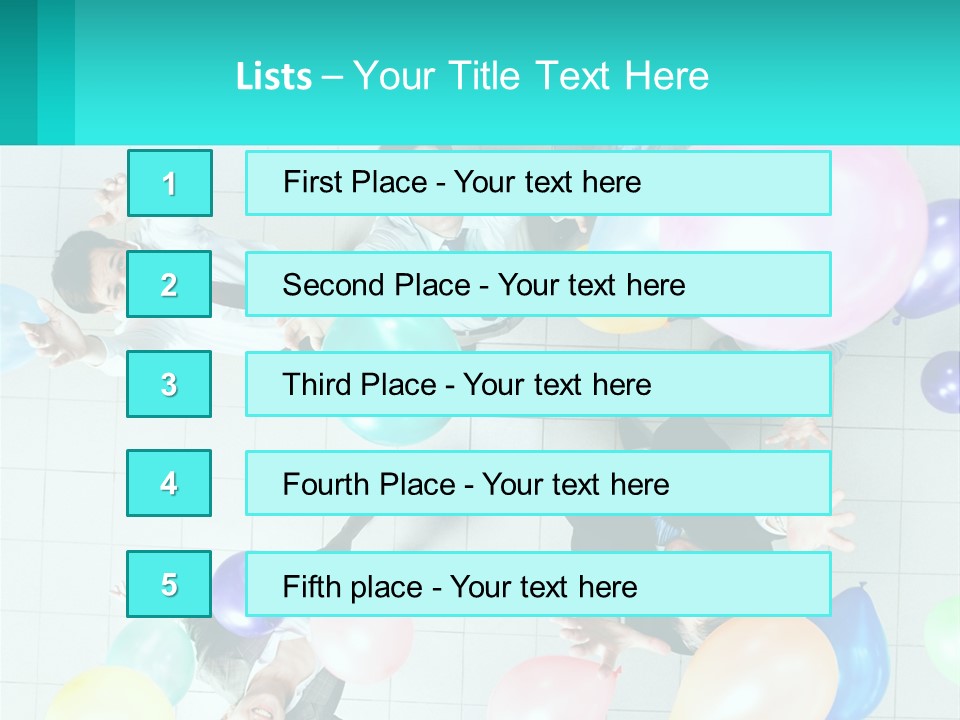Select the number 5 box
This screenshot has width=960, height=720.
coord(169,584)
